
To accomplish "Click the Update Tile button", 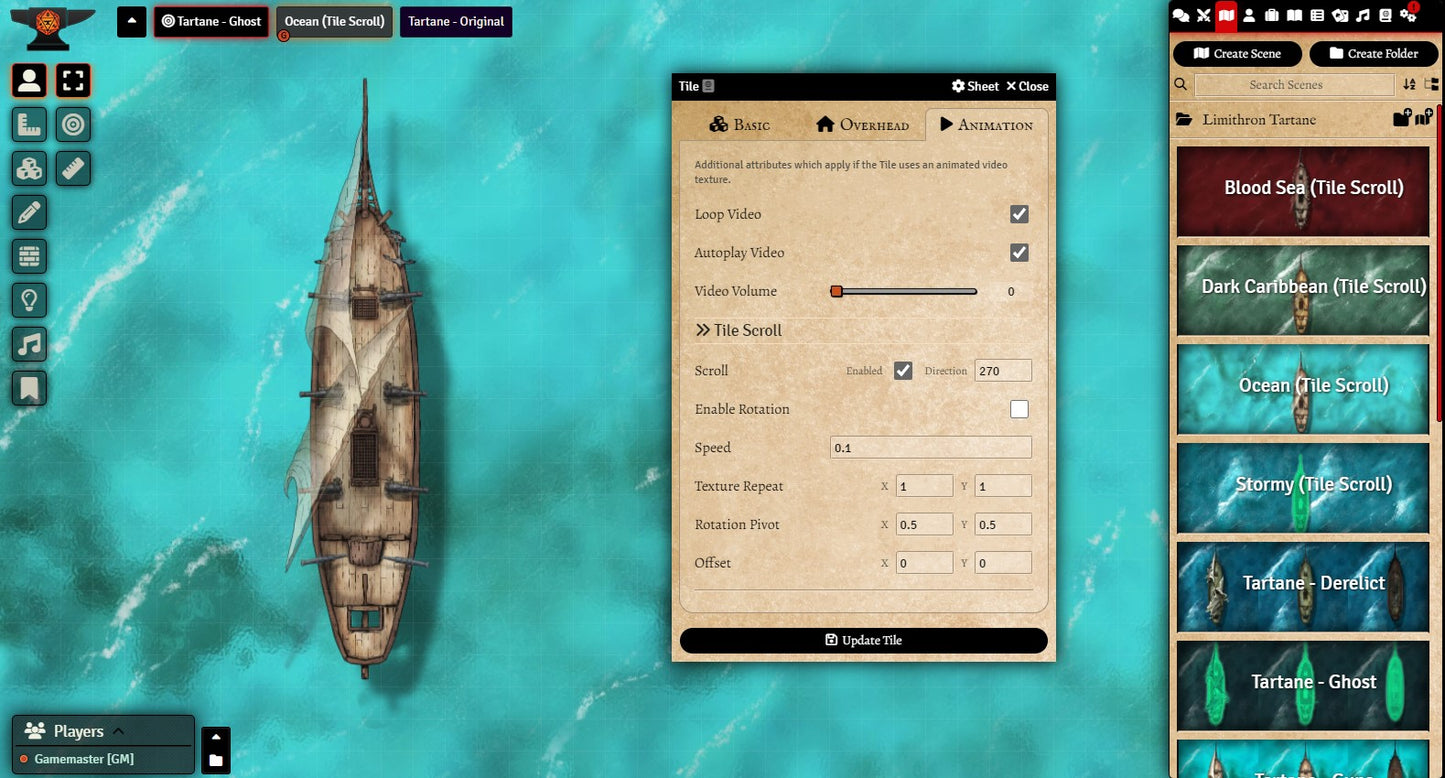I will [x=863, y=640].
